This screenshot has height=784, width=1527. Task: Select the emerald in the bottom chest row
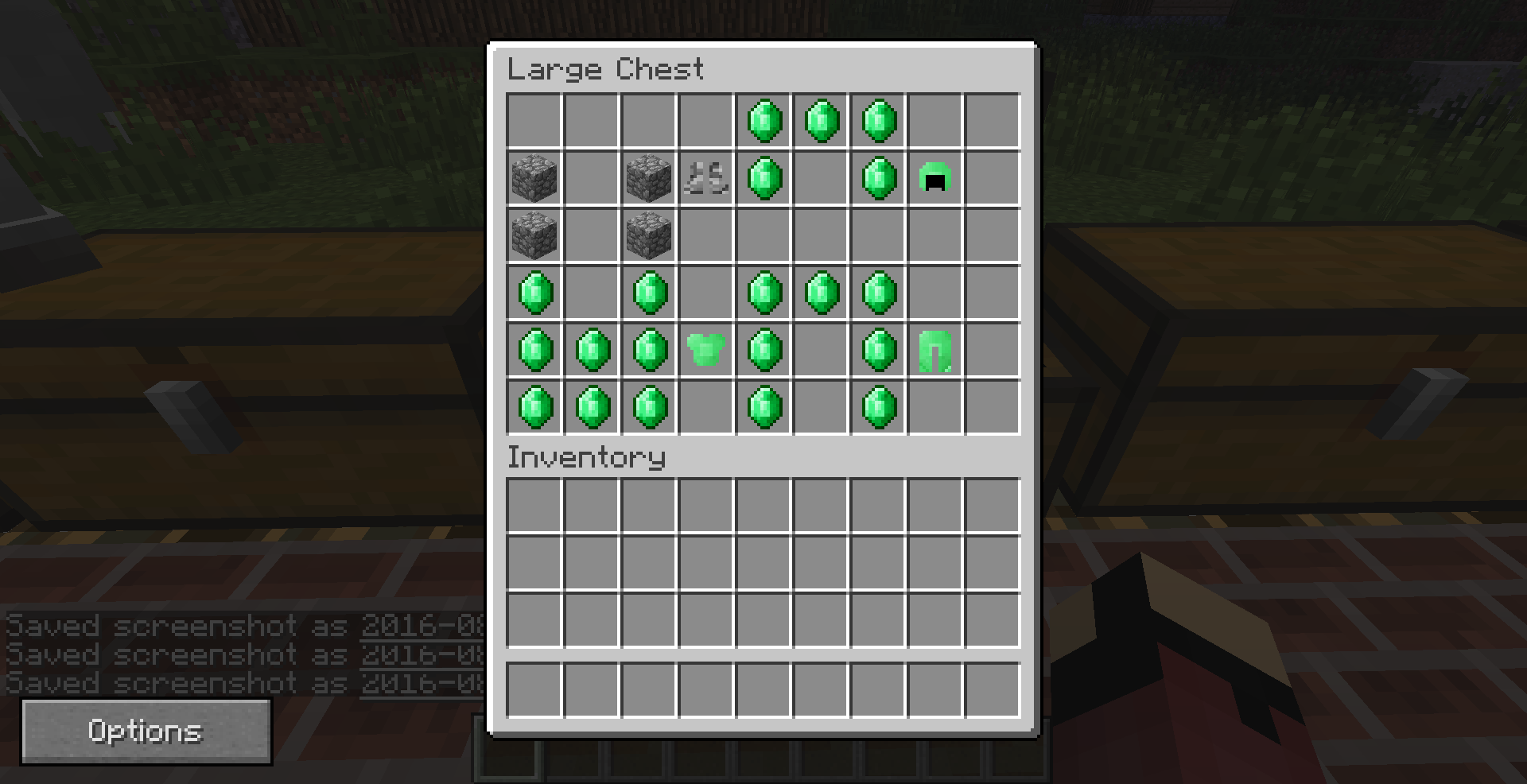click(x=534, y=407)
